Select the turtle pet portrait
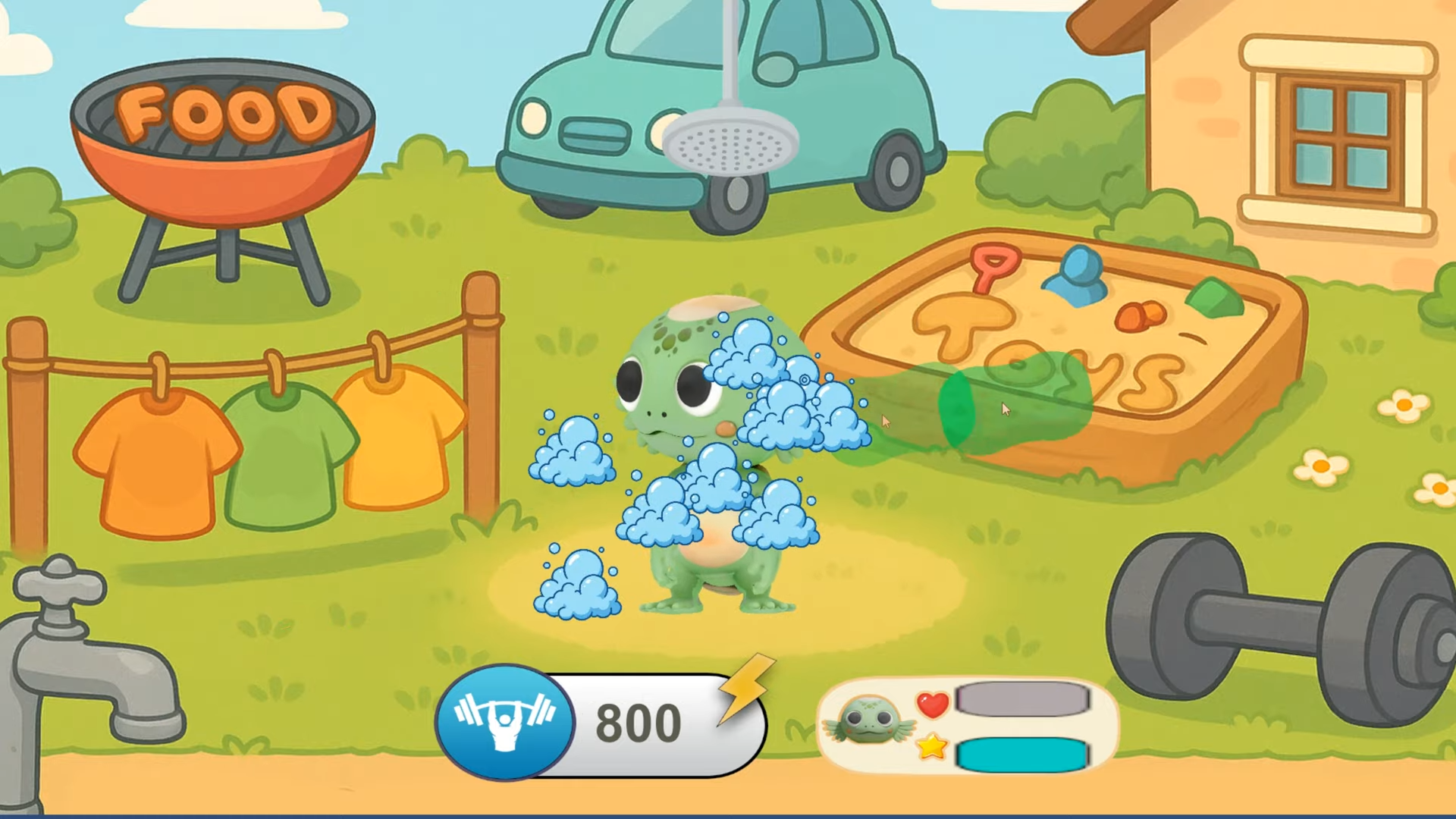The width and height of the screenshot is (1456, 819). point(869,721)
